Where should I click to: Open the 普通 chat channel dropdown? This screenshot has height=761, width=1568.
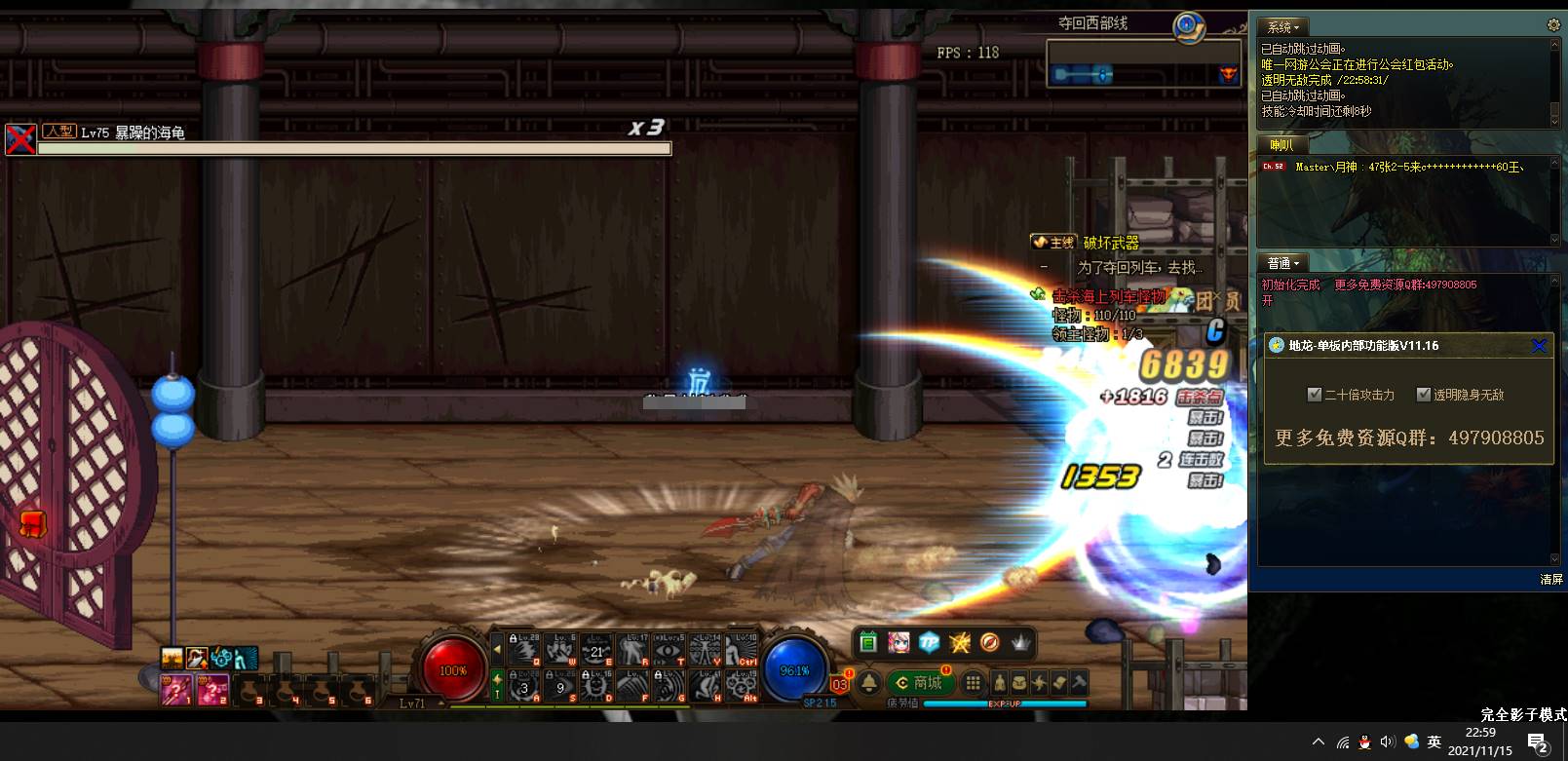coord(1282,262)
